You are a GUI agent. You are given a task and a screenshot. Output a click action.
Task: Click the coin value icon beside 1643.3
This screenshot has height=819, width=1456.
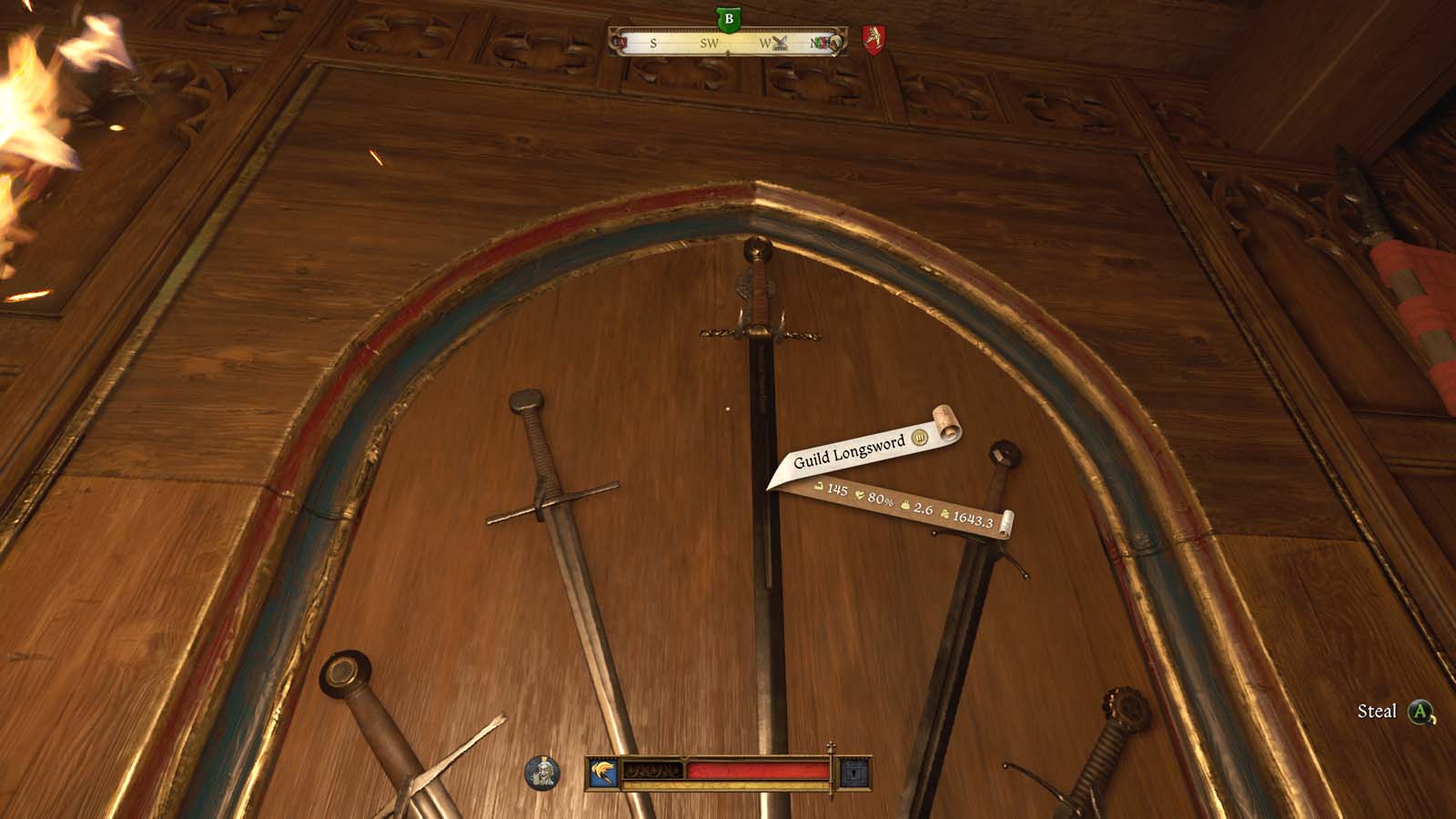point(945,515)
